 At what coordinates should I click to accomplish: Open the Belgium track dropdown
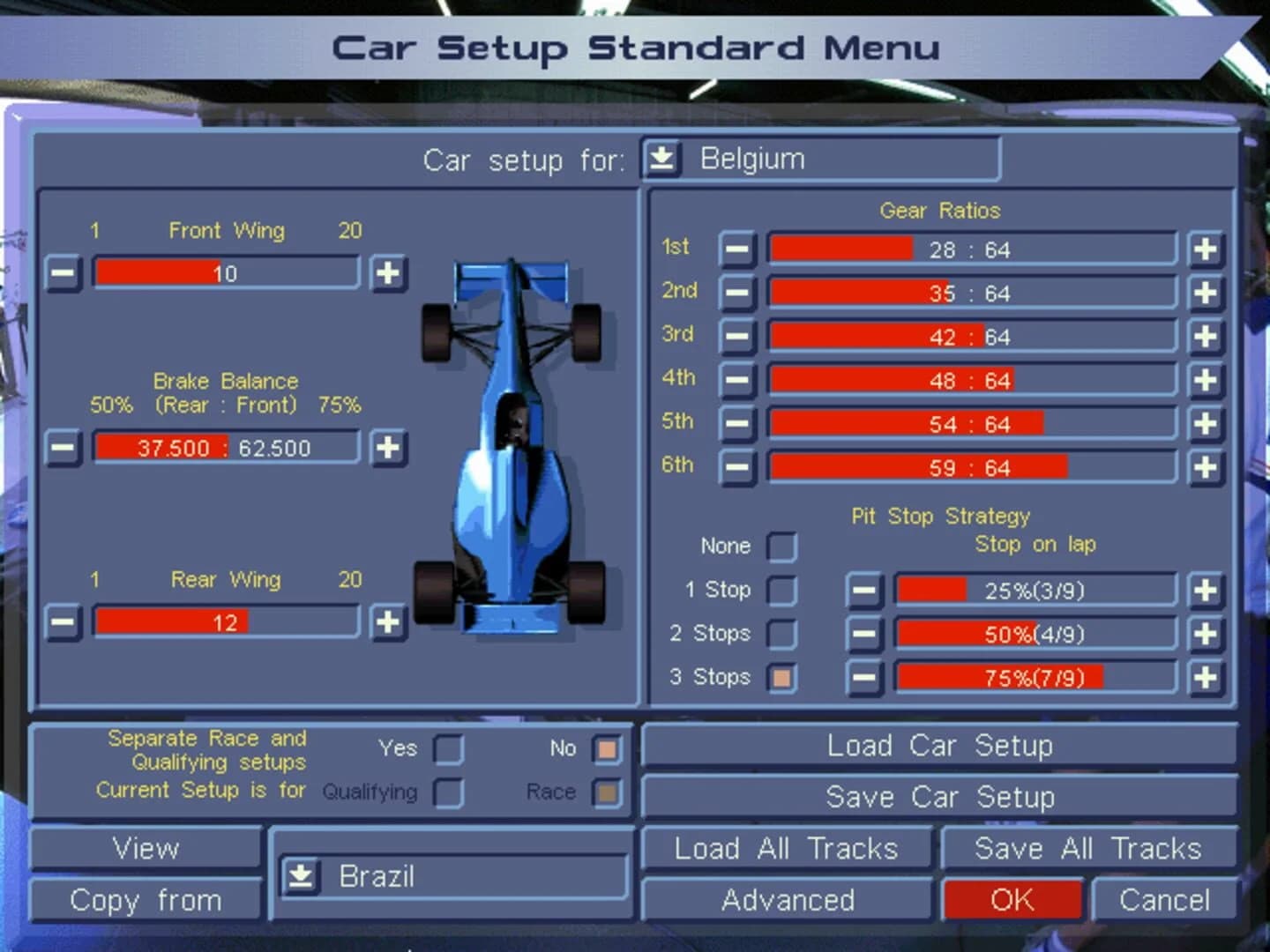661,159
